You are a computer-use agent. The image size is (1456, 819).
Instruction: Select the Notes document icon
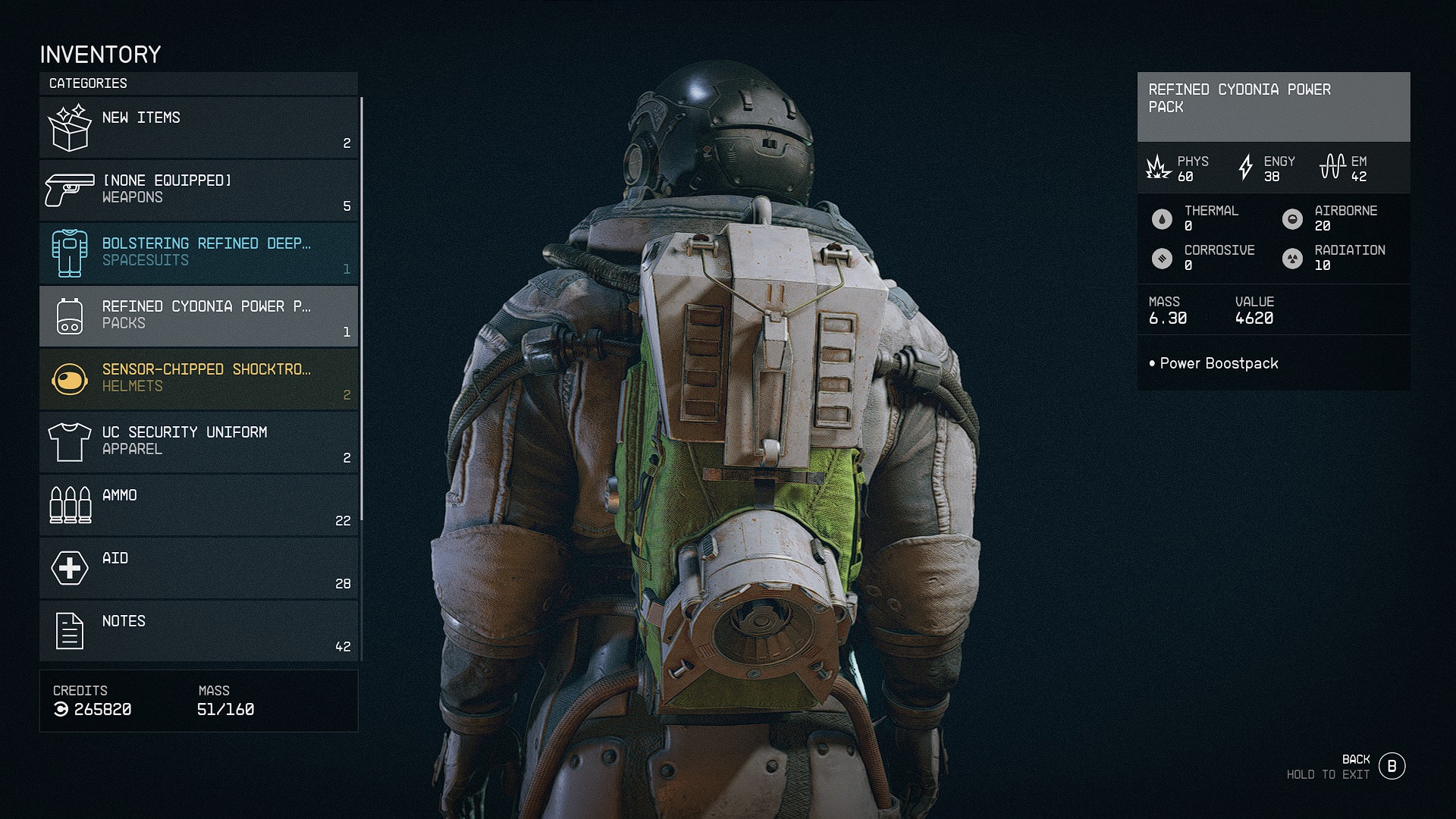point(71,629)
